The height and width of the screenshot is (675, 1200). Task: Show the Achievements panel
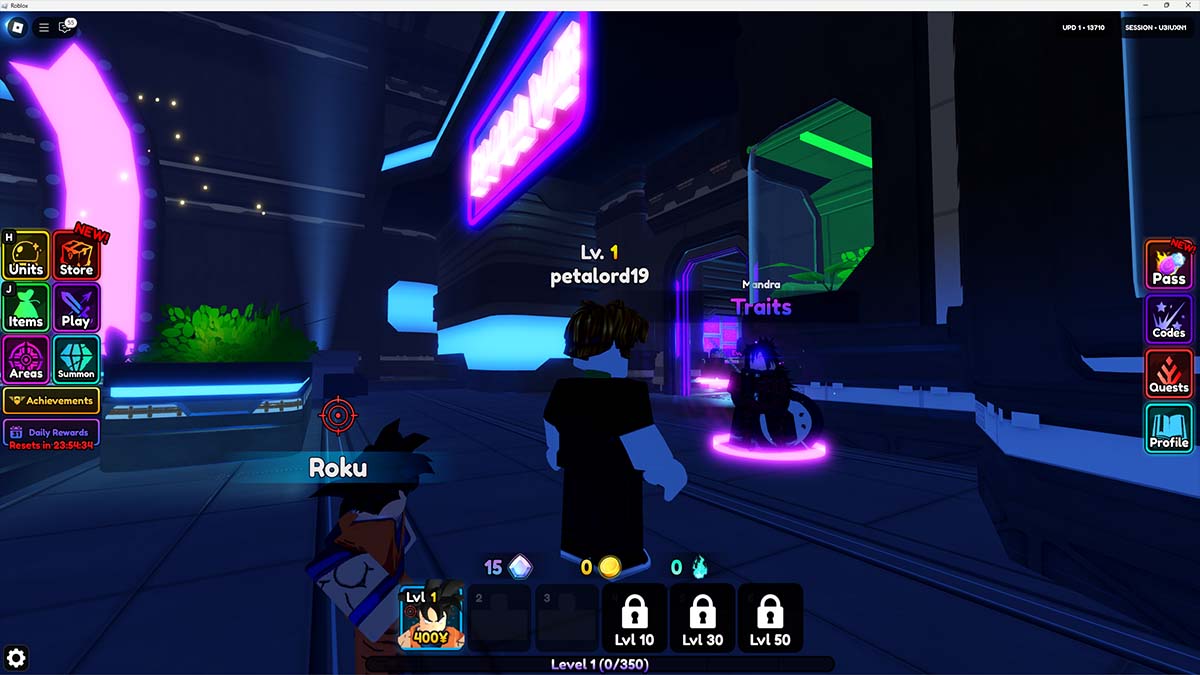[x=51, y=401]
